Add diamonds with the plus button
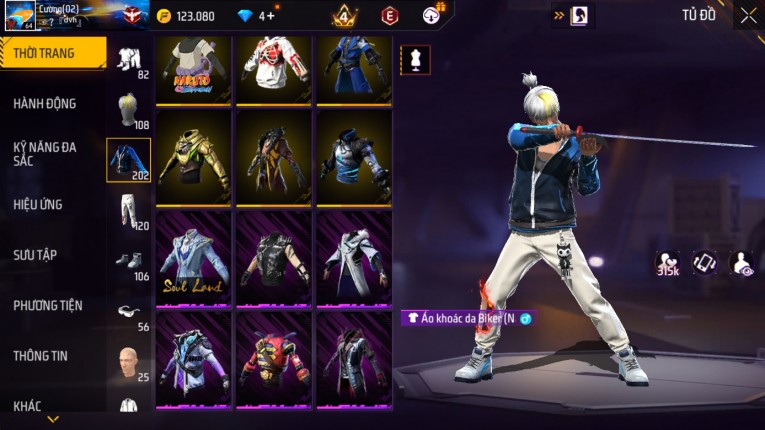Image resolution: width=765 pixels, height=430 pixels. (271, 16)
